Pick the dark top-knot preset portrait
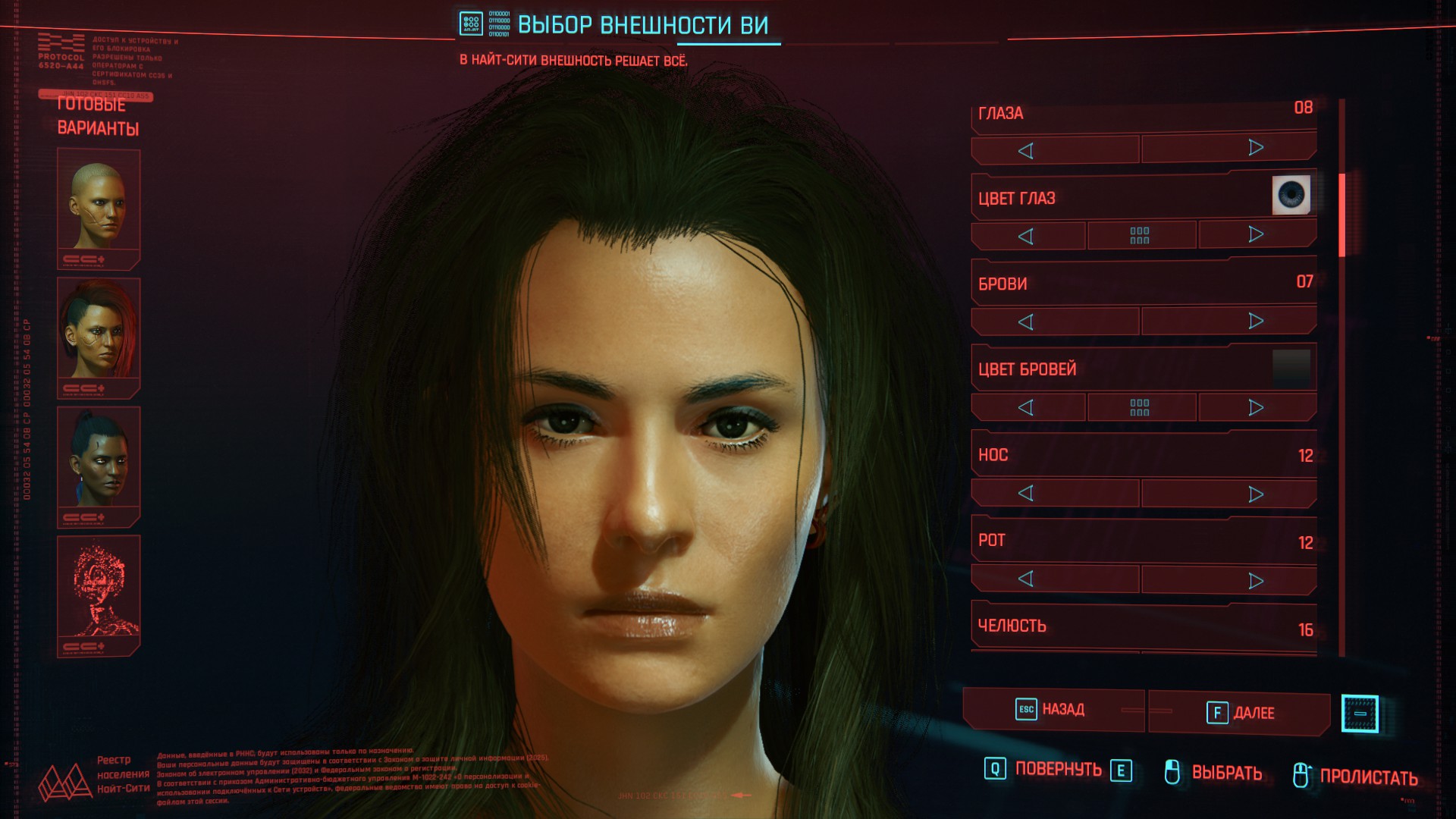This screenshot has width=1456, height=819. tap(99, 464)
